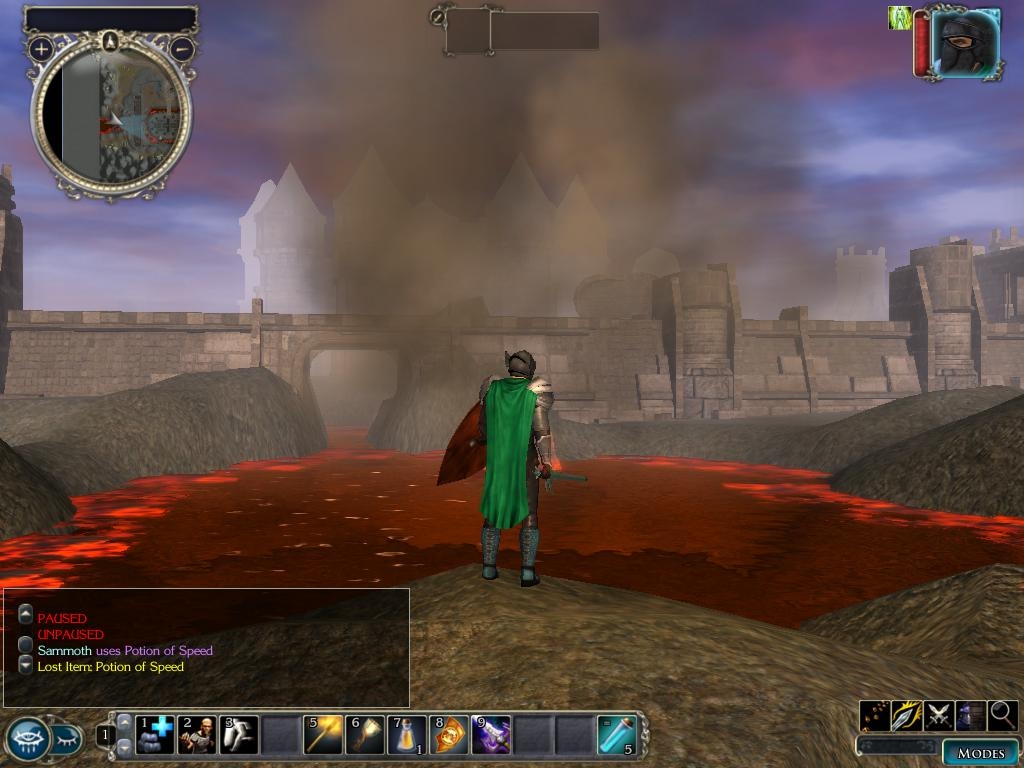Open the Modes panel
This screenshot has width=1024, height=768.
(x=980, y=753)
